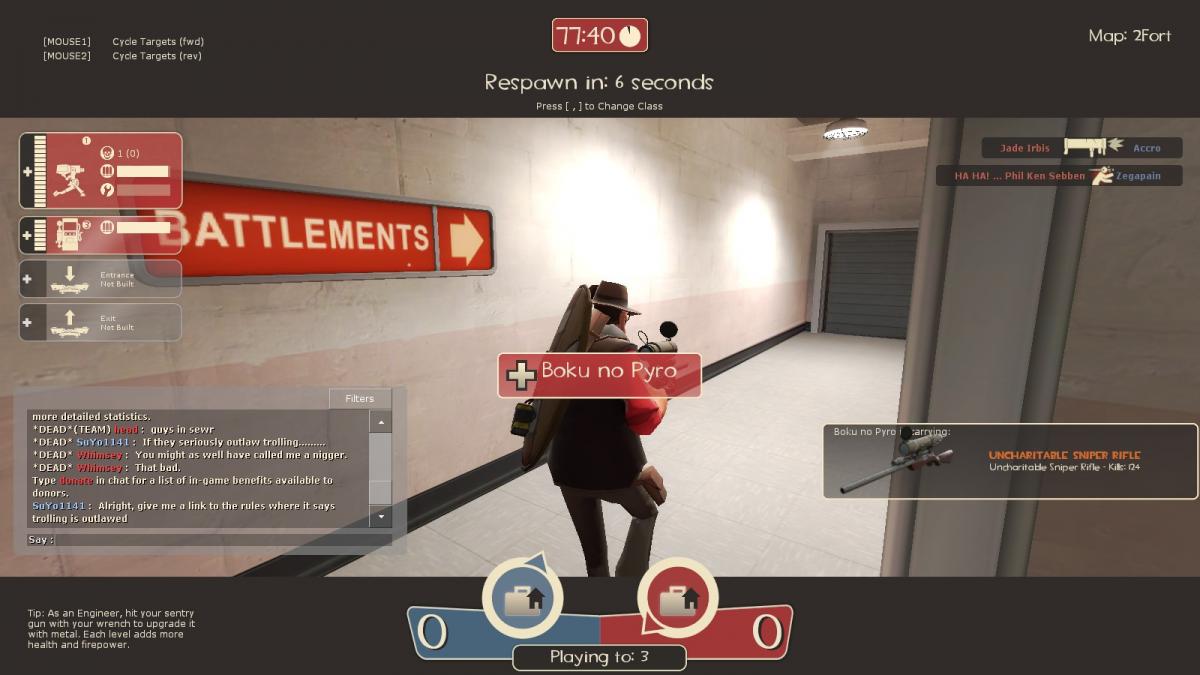Screen dimensions: 1200x675
Task: Click the Uncharitable Sniper Rifle item panel
Action: pyautogui.click(x=1010, y=461)
